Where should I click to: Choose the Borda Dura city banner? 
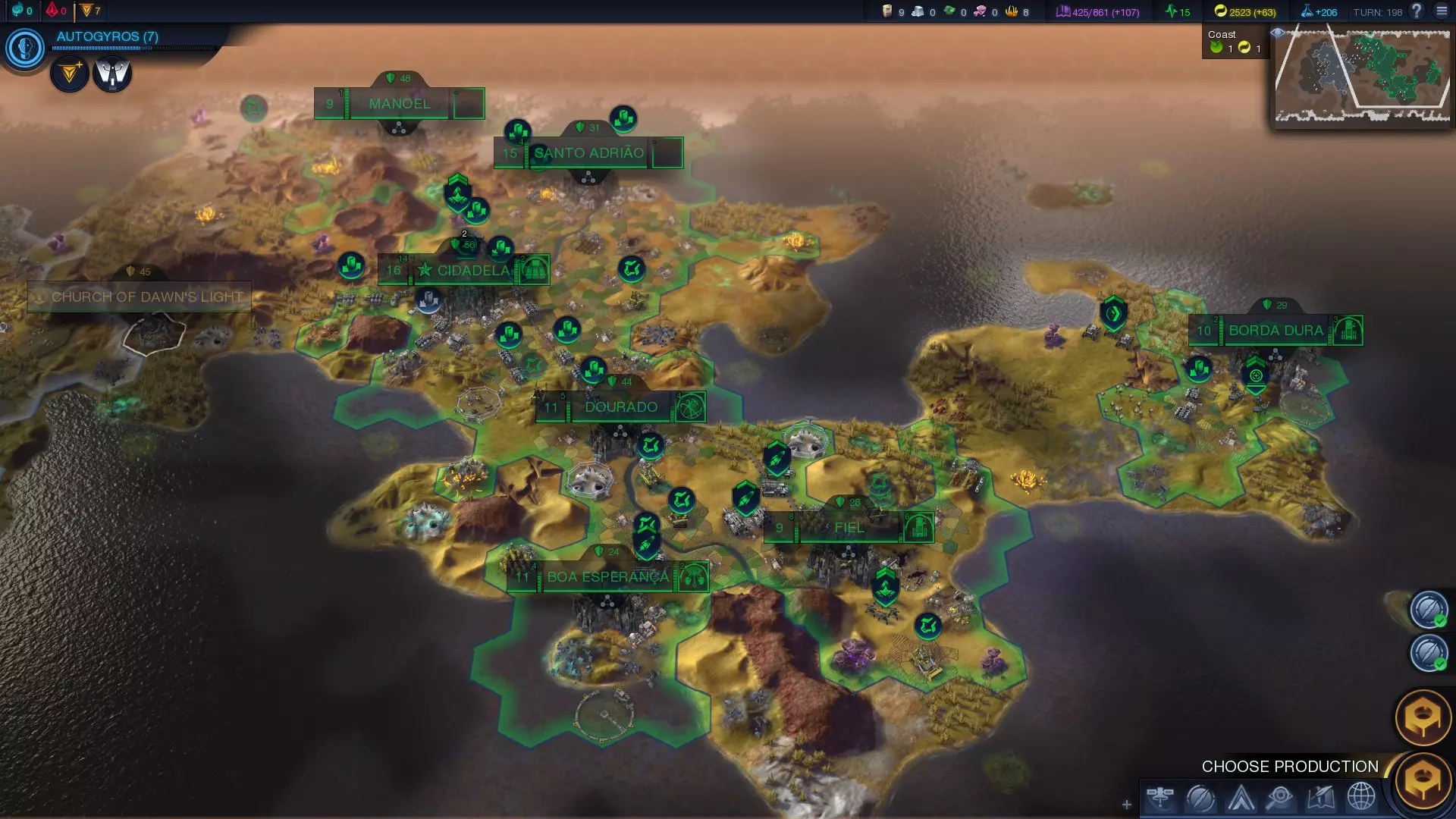point(1276,331)
